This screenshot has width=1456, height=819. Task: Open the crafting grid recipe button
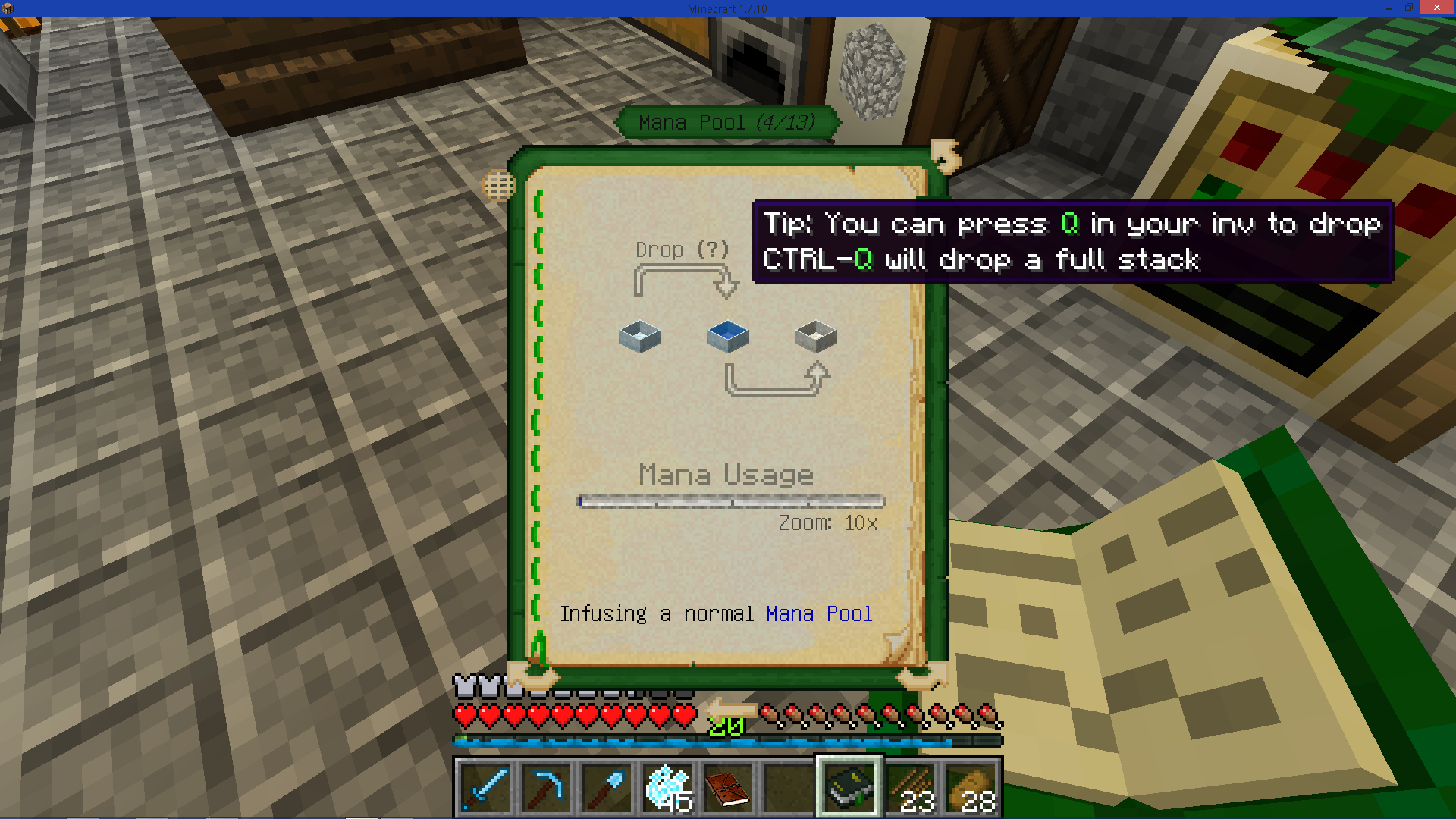click(499, 186)
